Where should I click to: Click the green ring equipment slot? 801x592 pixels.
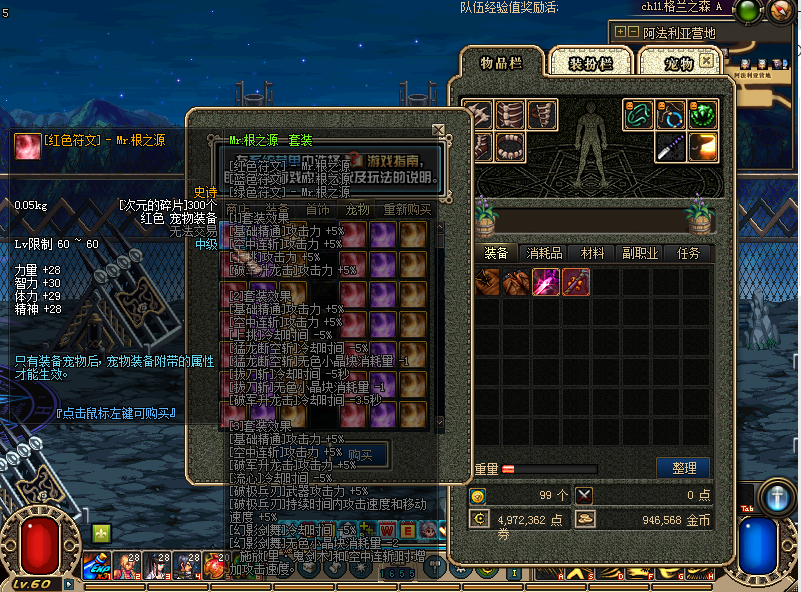(x=639, y=115)
